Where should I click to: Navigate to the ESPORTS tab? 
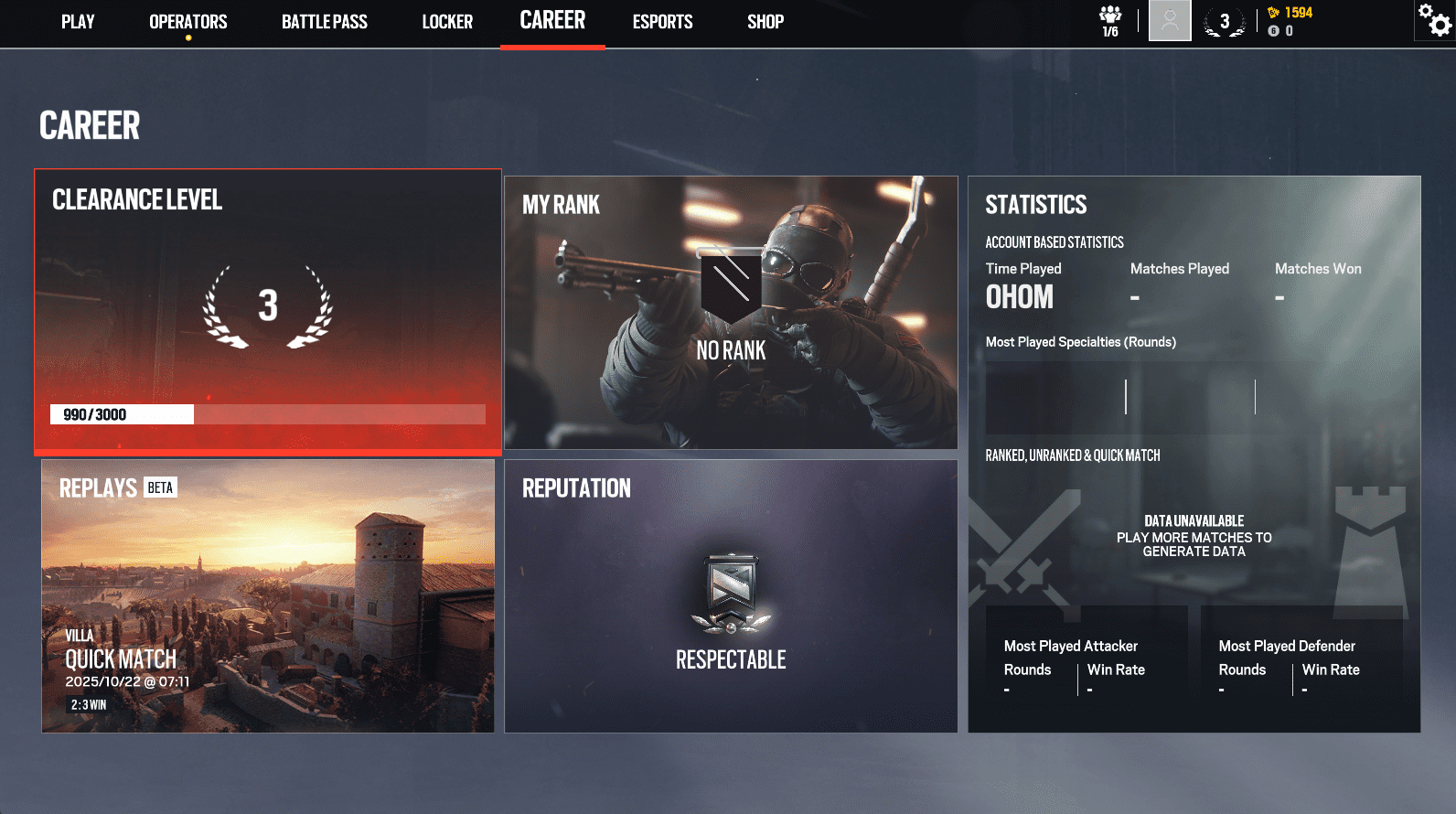click(662, 22)
